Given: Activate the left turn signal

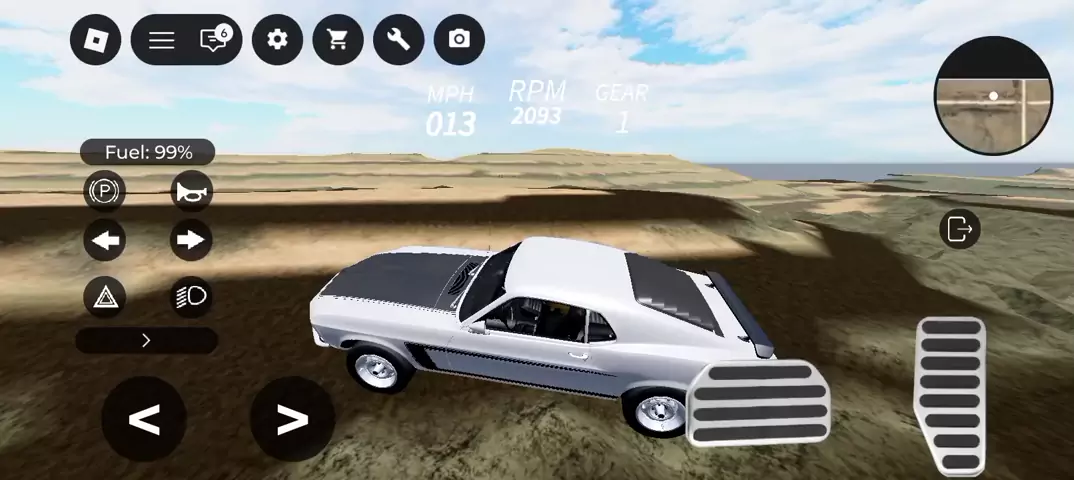Looking at the screenshot, I should point(105,240).
